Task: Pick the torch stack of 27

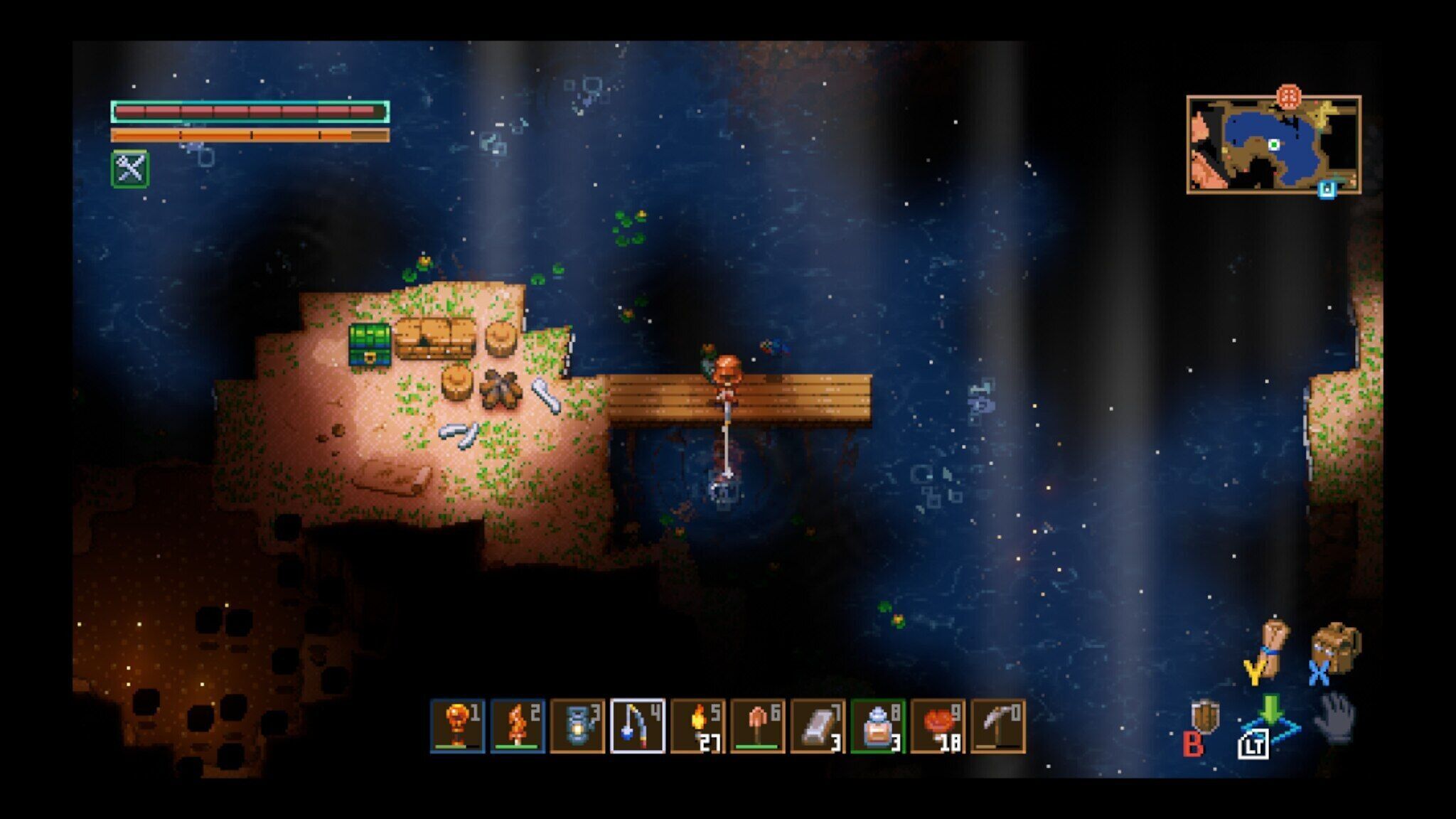Action: tap(697, 725)
